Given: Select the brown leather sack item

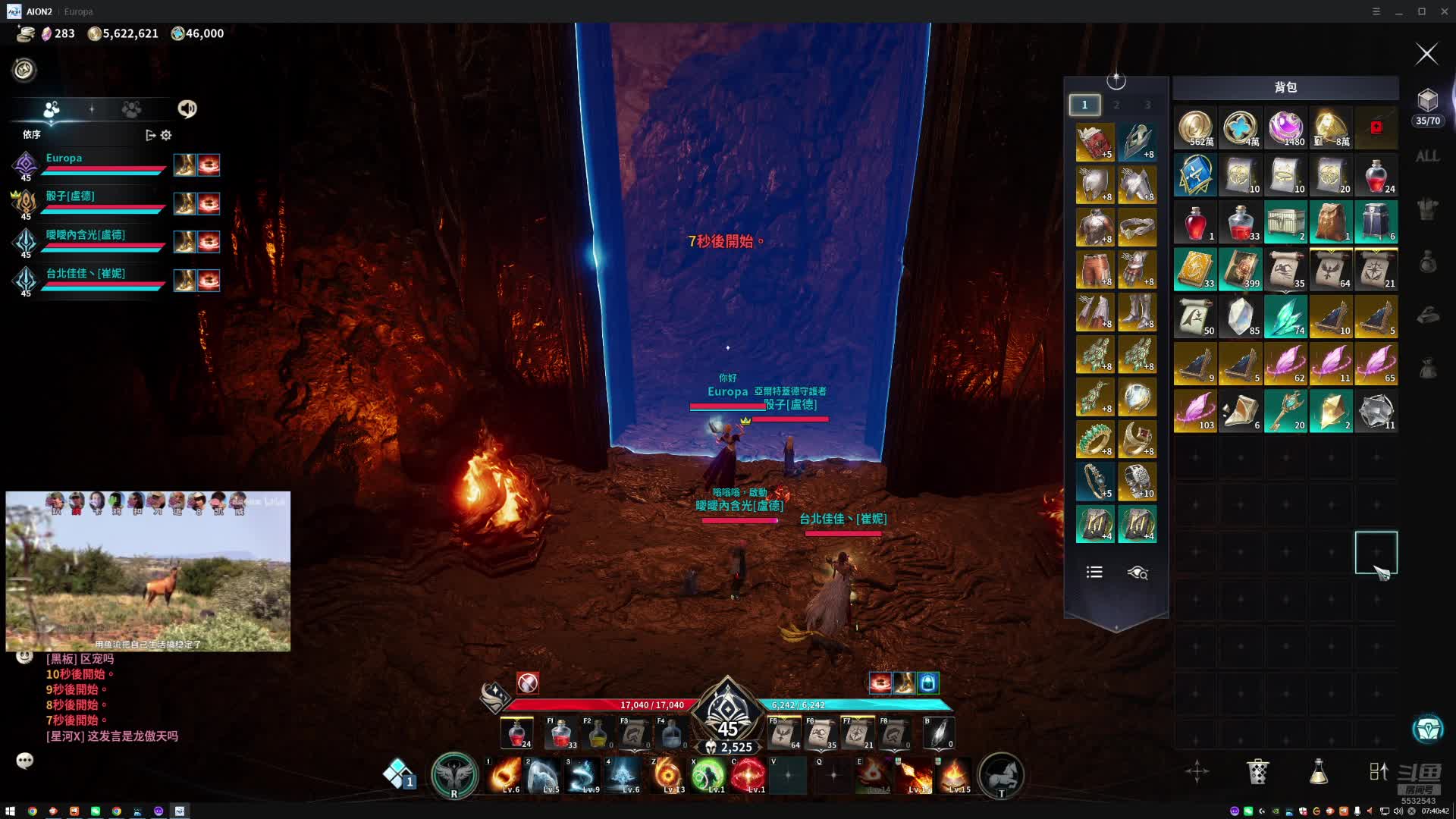Looking at the screenshot, I should (x=1331, y=222).
